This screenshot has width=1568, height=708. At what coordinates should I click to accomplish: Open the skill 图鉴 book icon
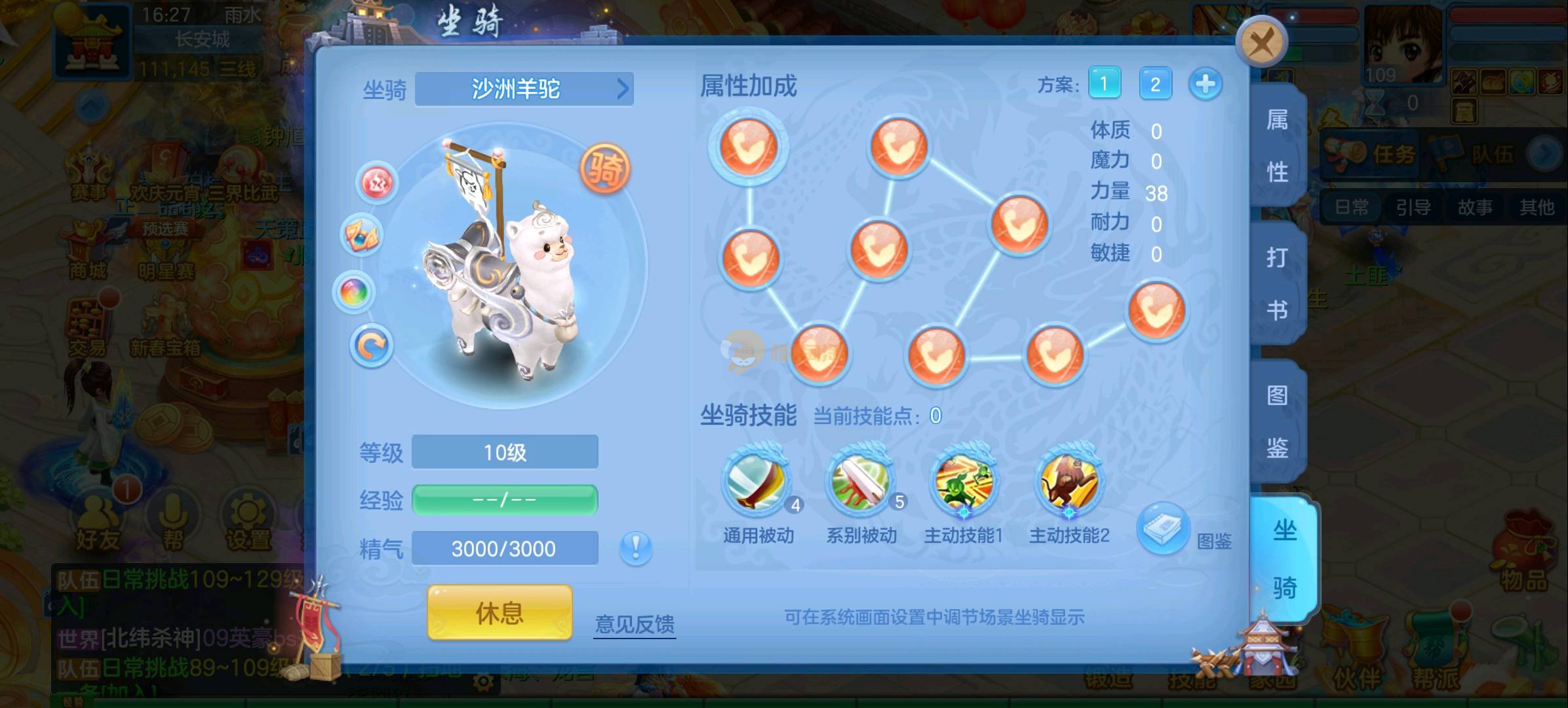click(x=1163, y=527)
